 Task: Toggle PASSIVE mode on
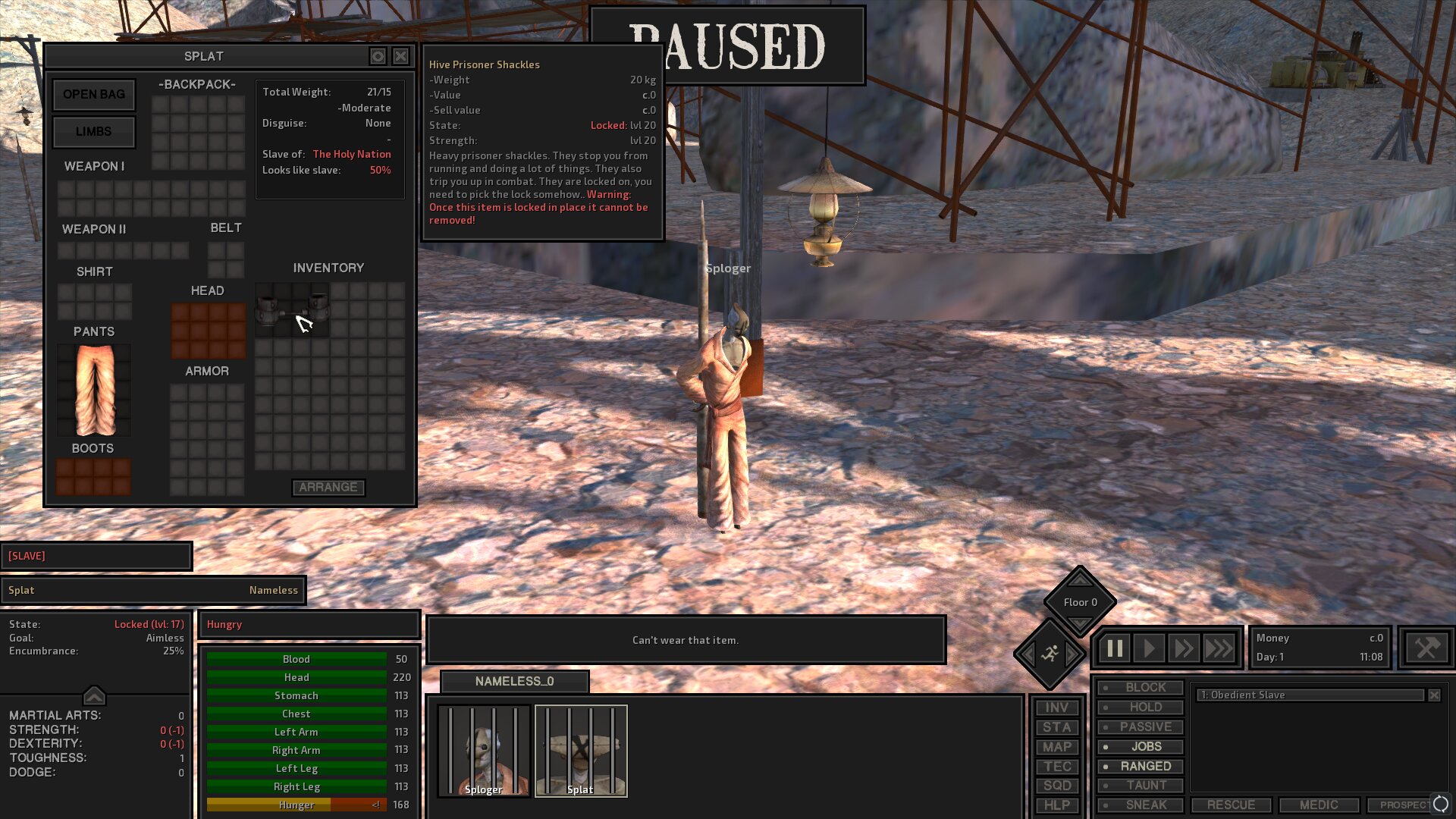click(x=1141, y=726)
